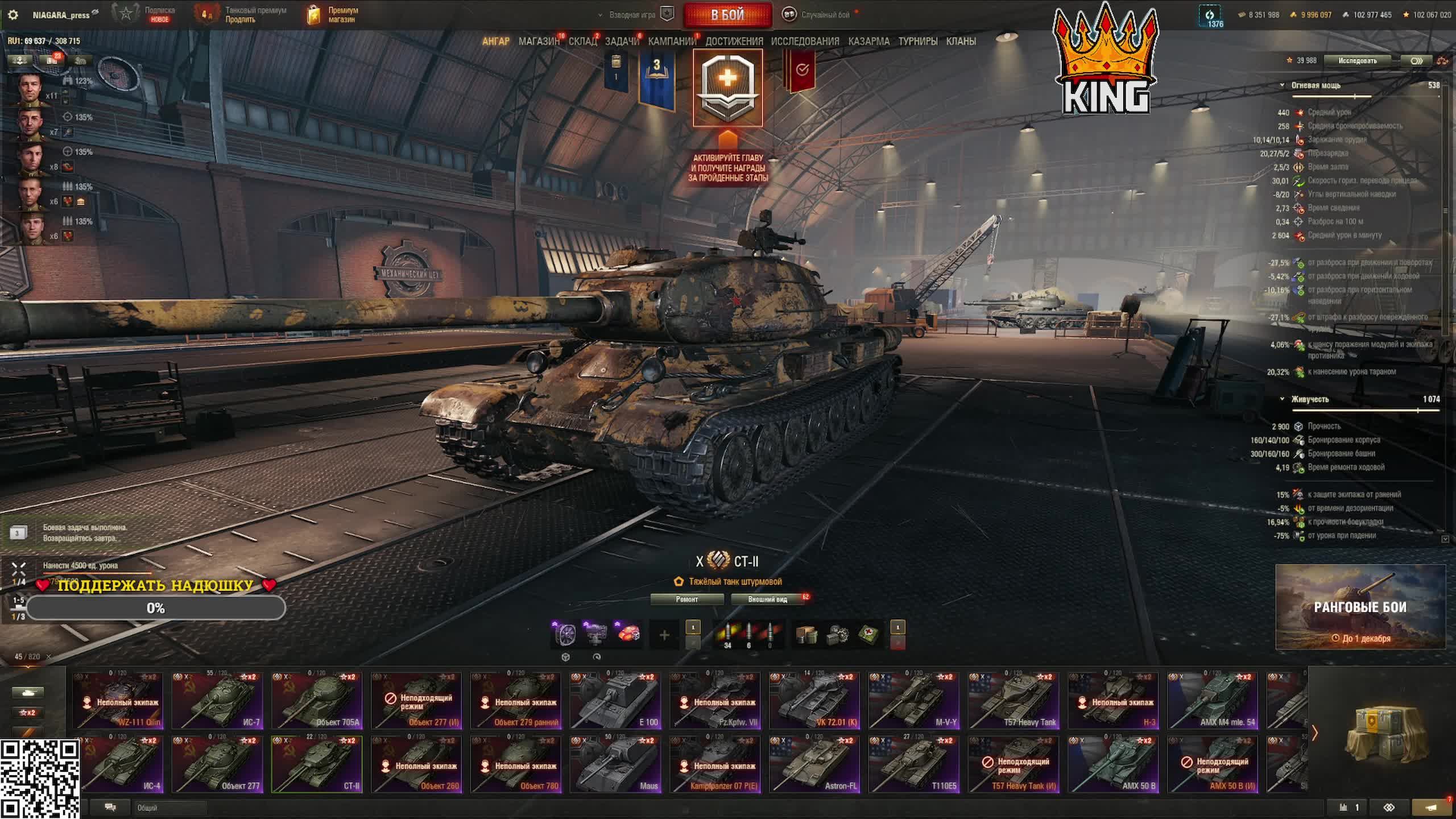Click the Ремонт repair button
Viewport: 1456px width, 819px height.
pyautogui.click(x=686, y=599)
